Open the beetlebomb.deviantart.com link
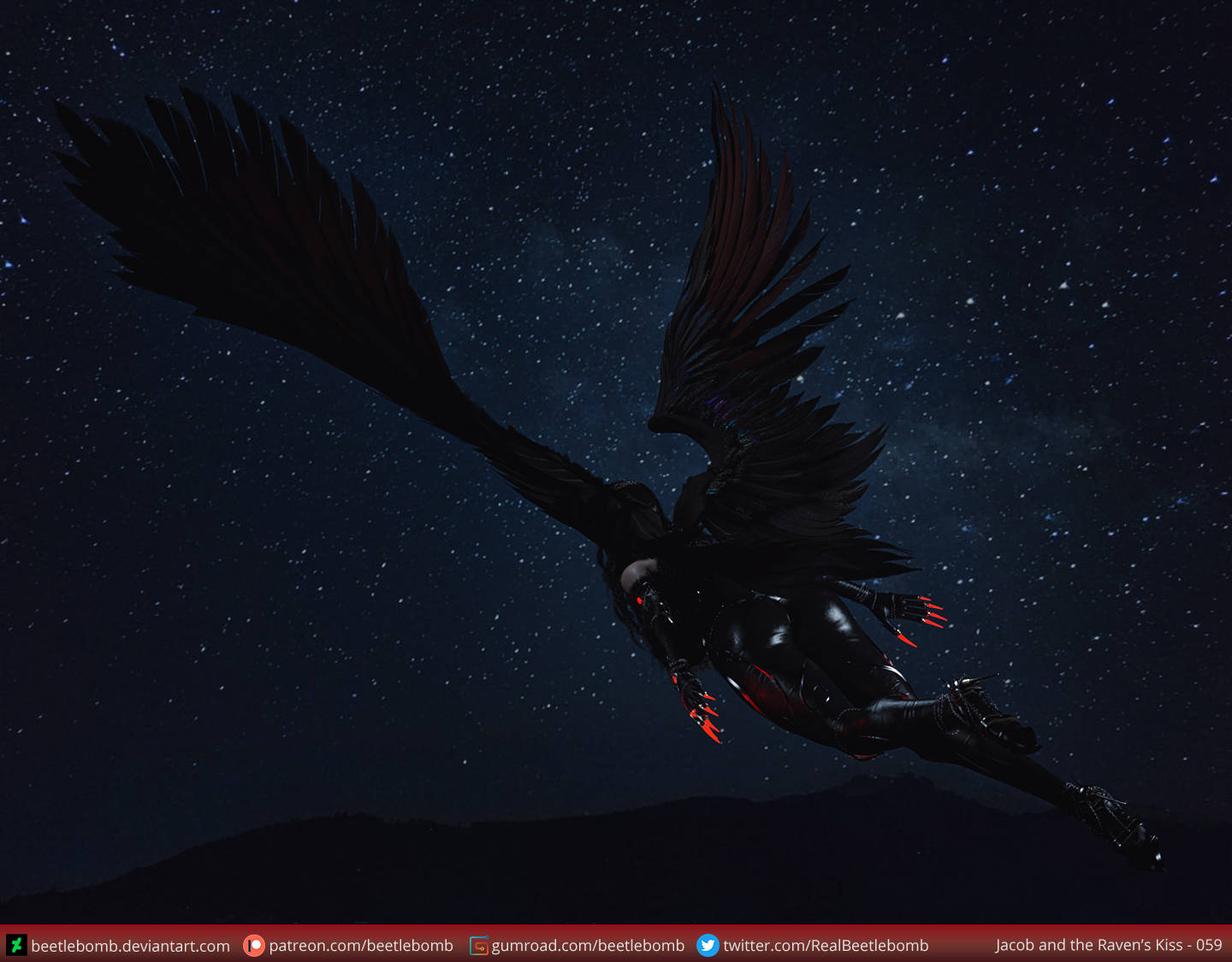The image size is (1232, 962). (130, 946)
